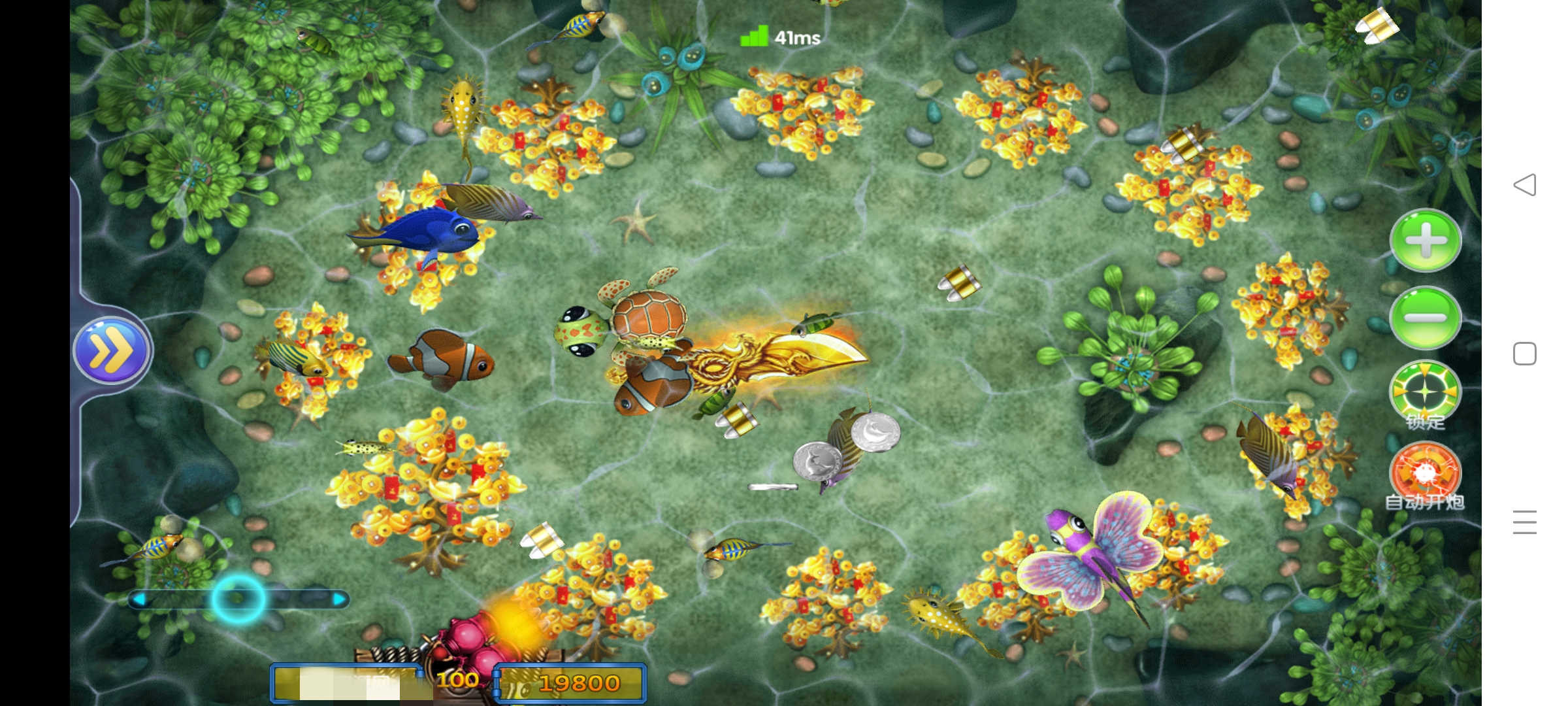The width and height of the screenshot is (1568, 706).
Task: Expand the side panel with double-arrow button
Action: click(x=111, y=351)
